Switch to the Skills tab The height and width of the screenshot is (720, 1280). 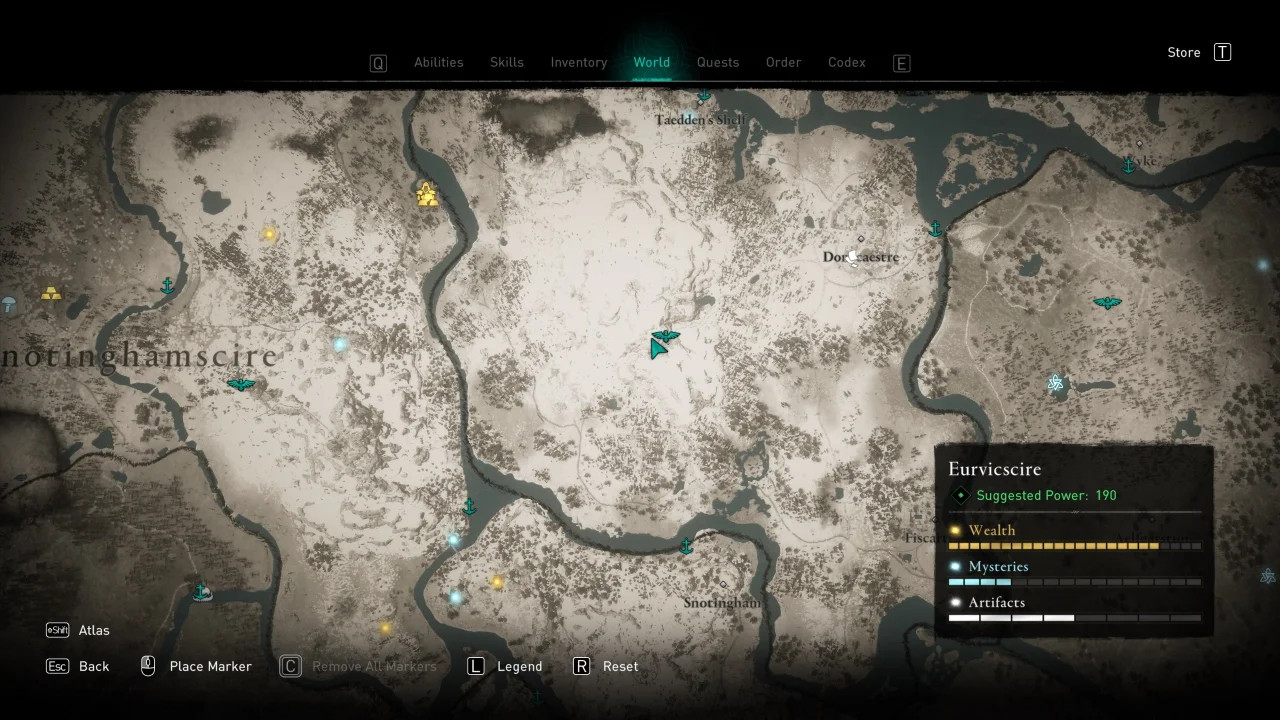pos(506,62)
